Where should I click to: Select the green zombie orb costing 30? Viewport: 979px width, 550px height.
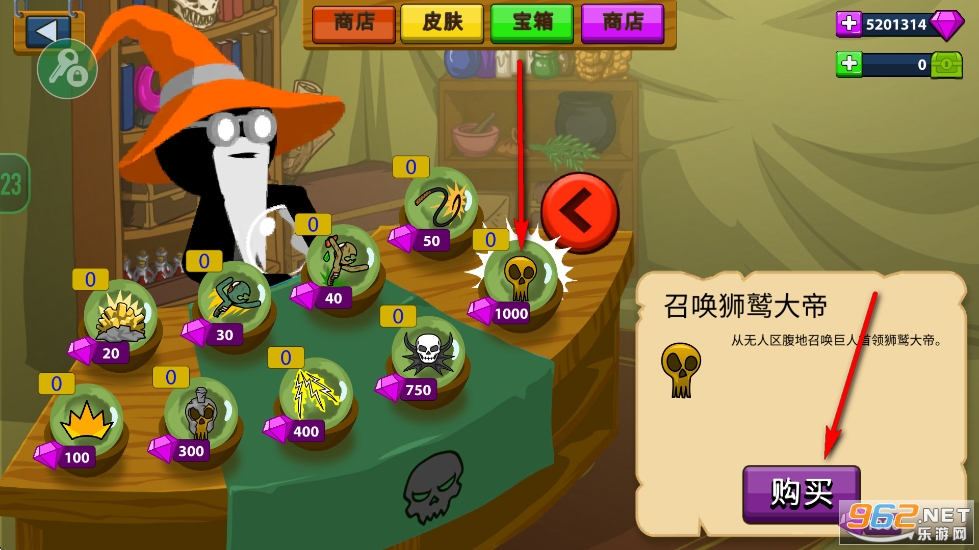(234, 297)
